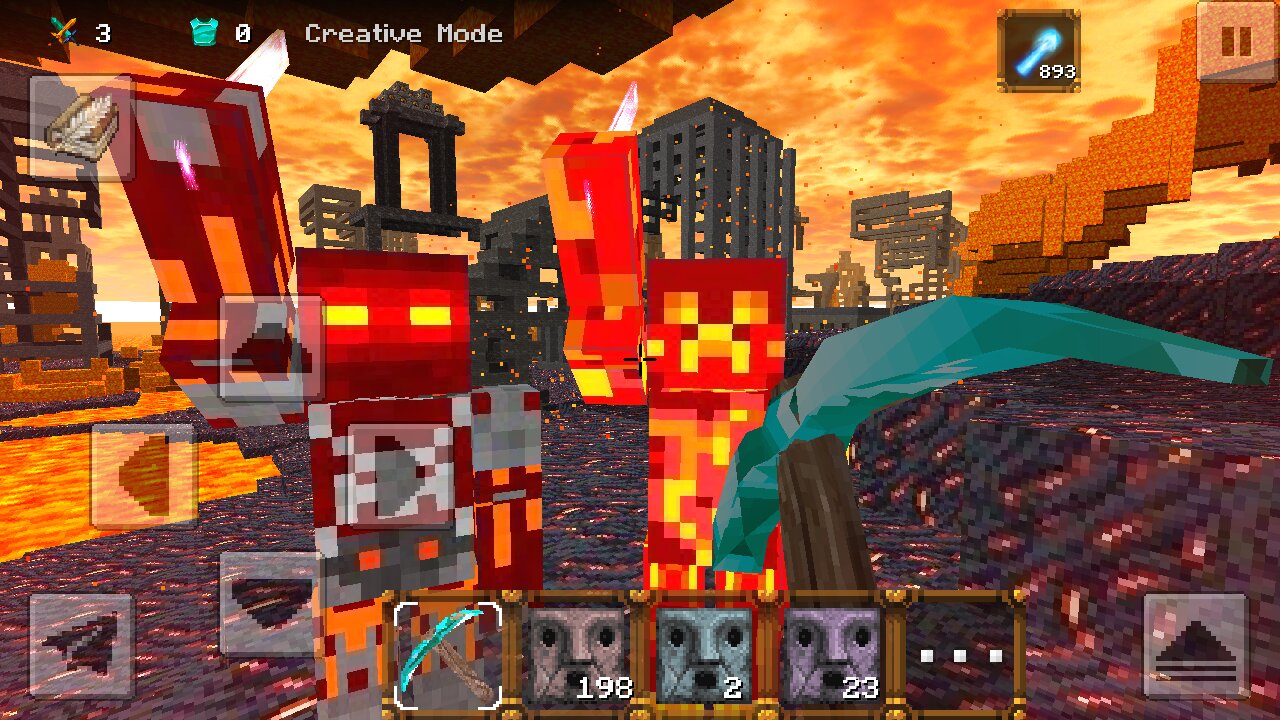The width and height of the screenshot is (1280, 720).
Task: Tap the move left arrow button
Action: click(143, 475)
